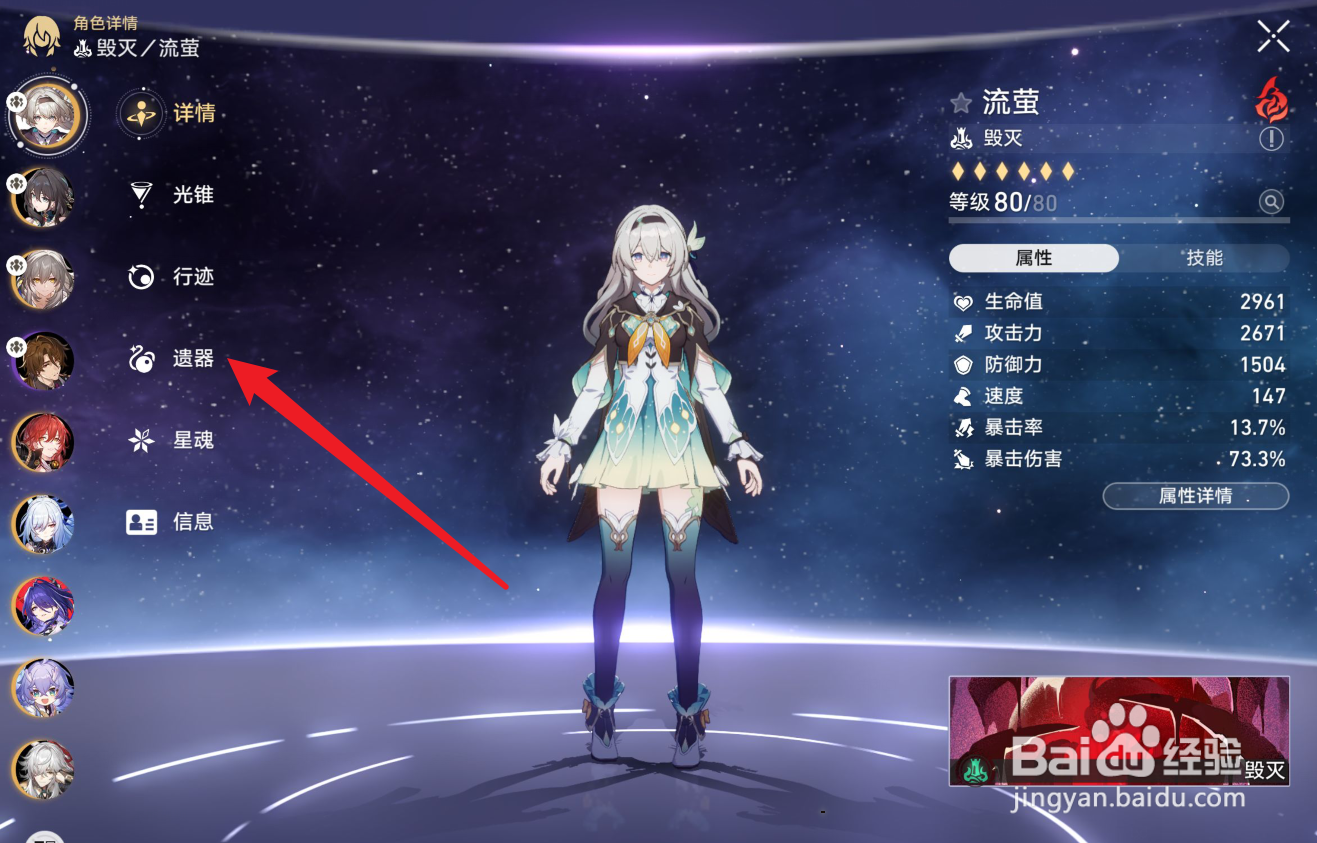Screen dimensions: 1317x843
Task: Click the exclamation info icon below element symbol
Action: 1272,139
